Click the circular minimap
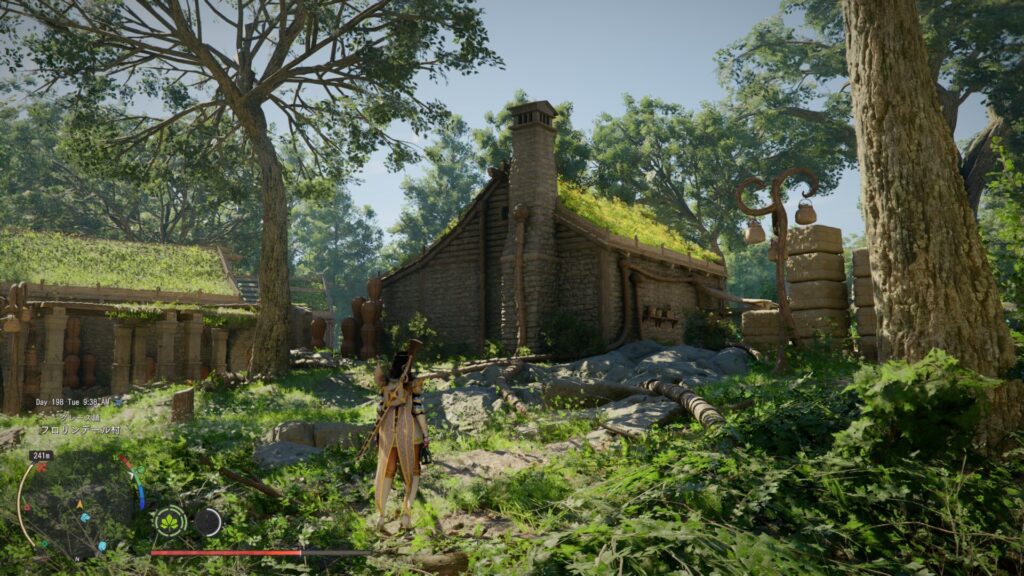The width and height of the screenshot is (1024, 576). [78, 506]
